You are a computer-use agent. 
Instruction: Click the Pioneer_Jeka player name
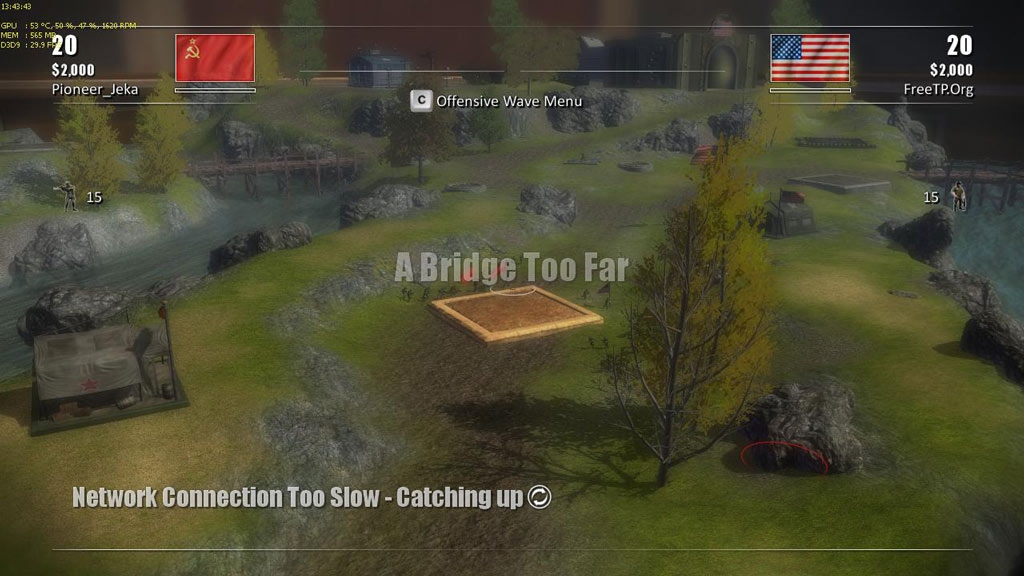click(x=95, y=89)
